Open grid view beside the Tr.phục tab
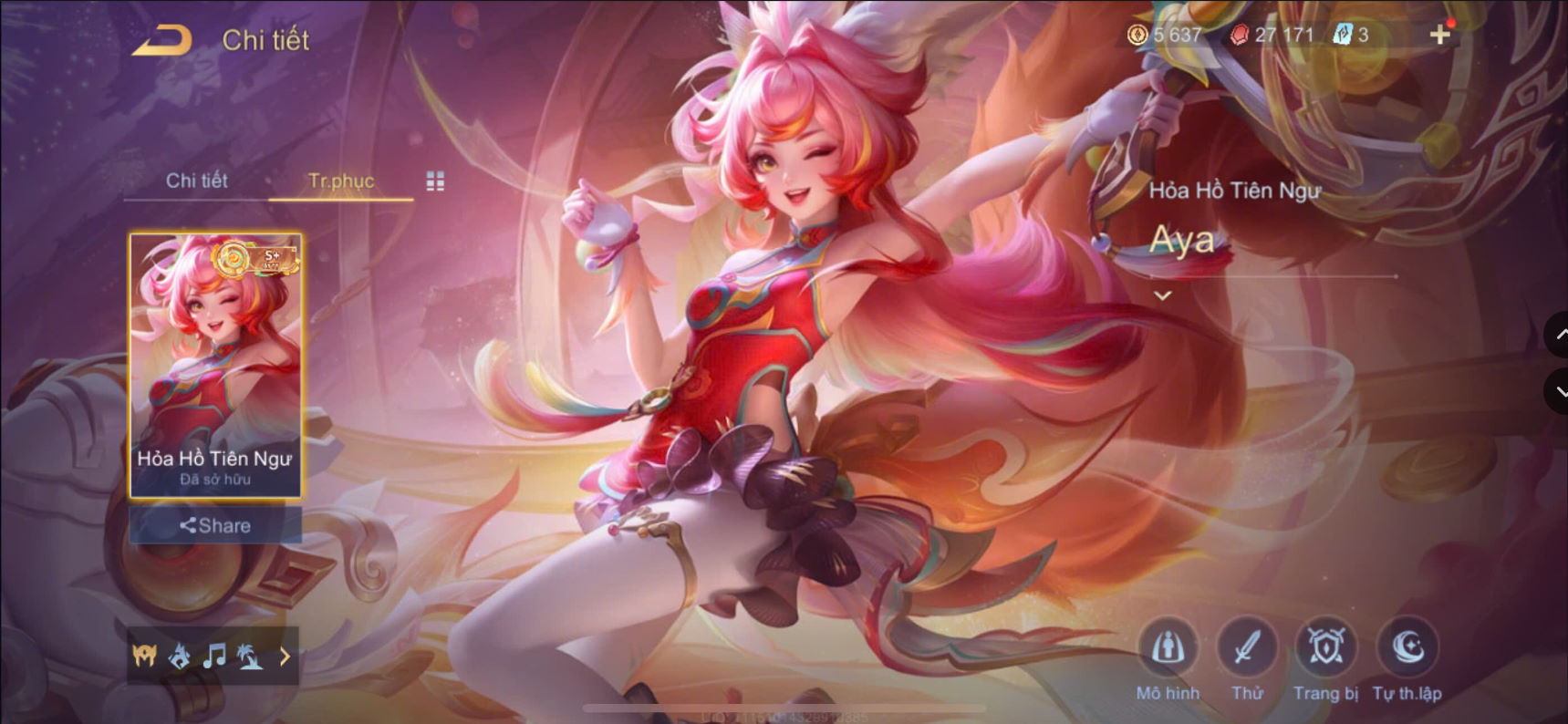Image resolution: width=1568 pixels, height=724 pixels. [435, 181]
